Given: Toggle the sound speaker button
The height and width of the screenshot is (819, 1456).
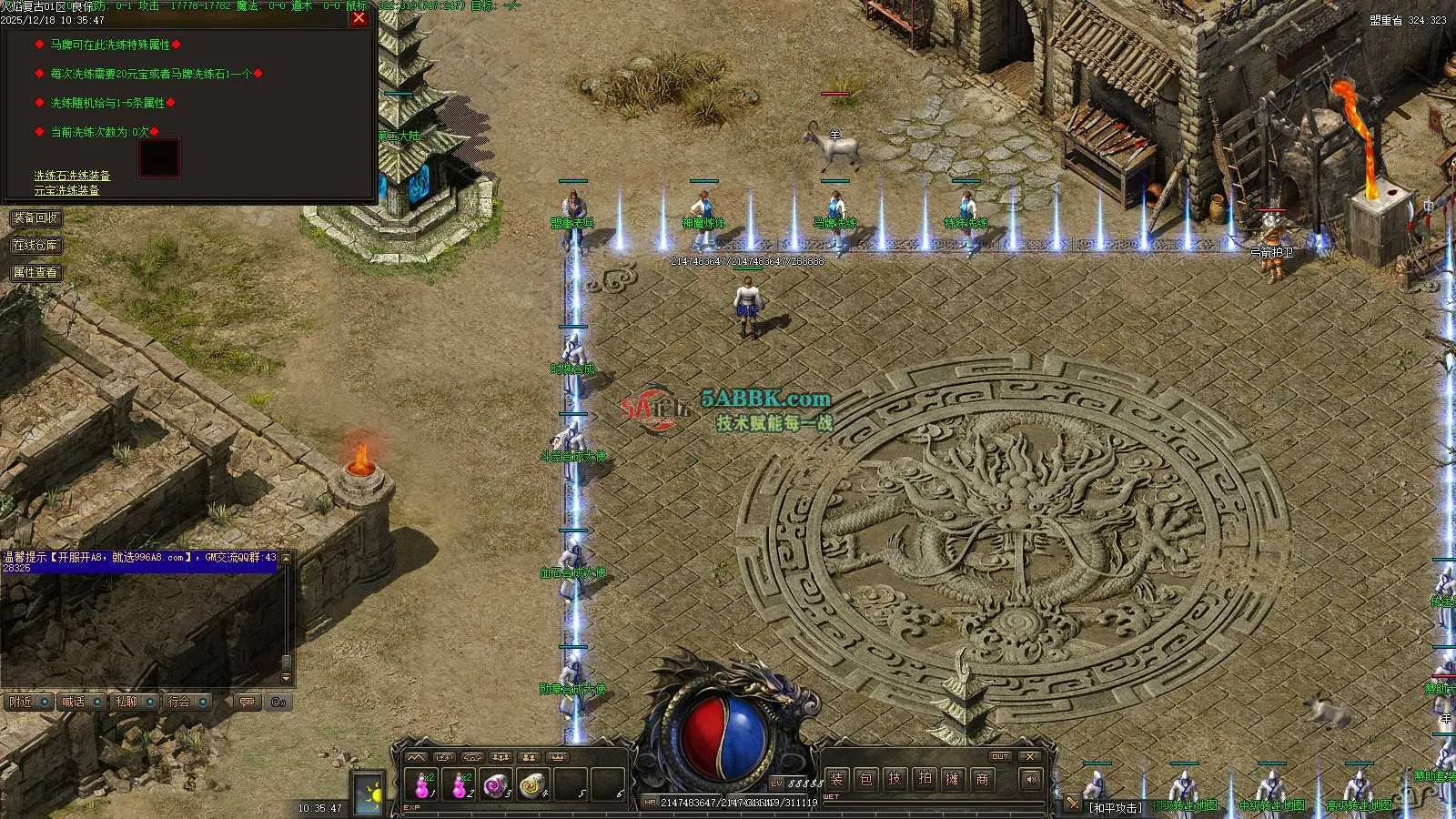Looking at the screenshot, I should 1029,779.
